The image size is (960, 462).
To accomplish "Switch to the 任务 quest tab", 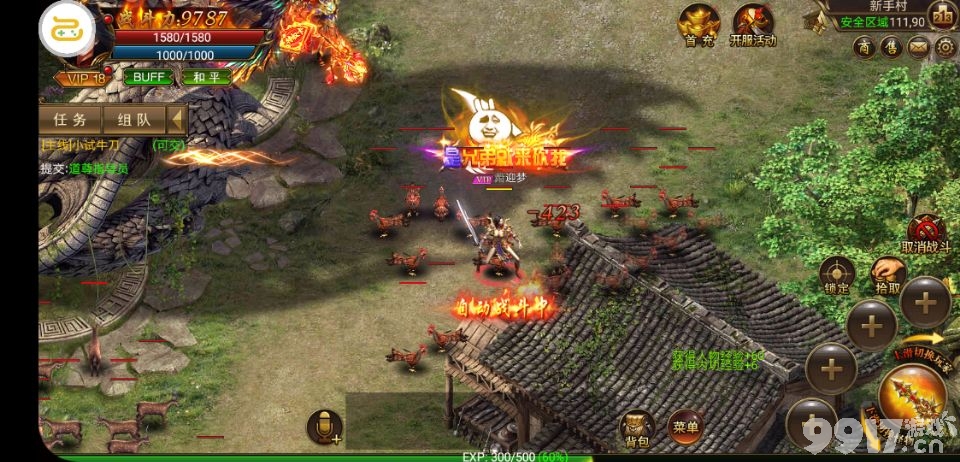I will pos(70,119).
